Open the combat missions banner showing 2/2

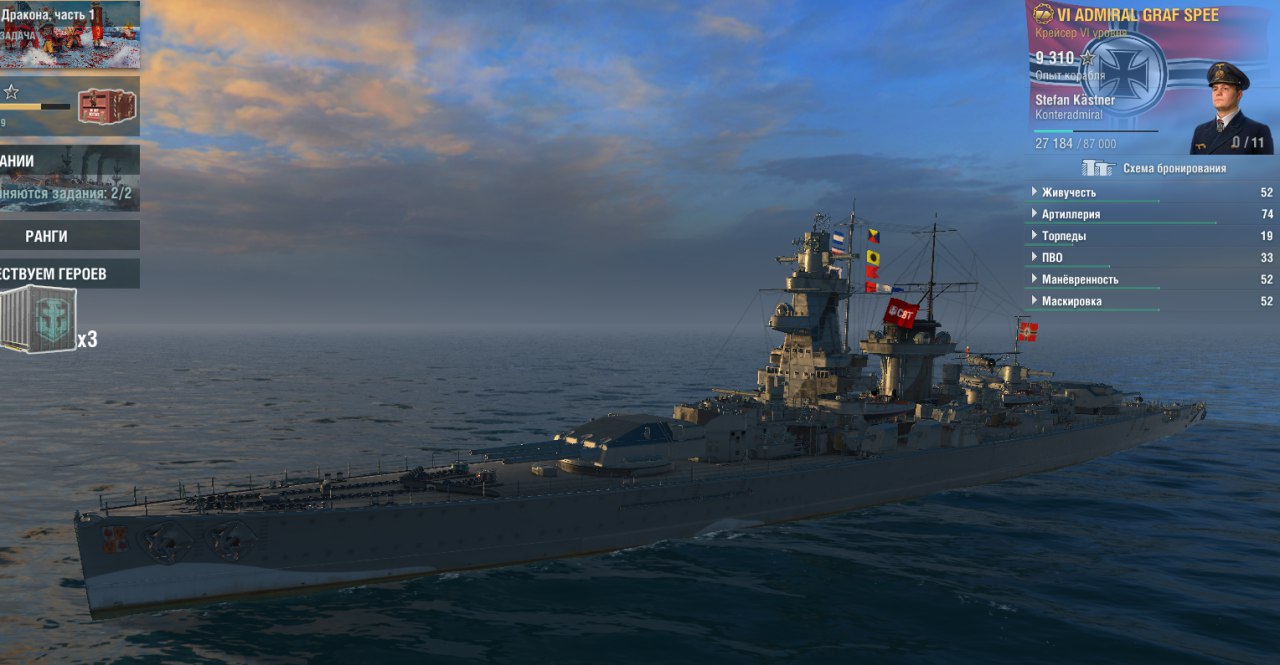[68, 177]
